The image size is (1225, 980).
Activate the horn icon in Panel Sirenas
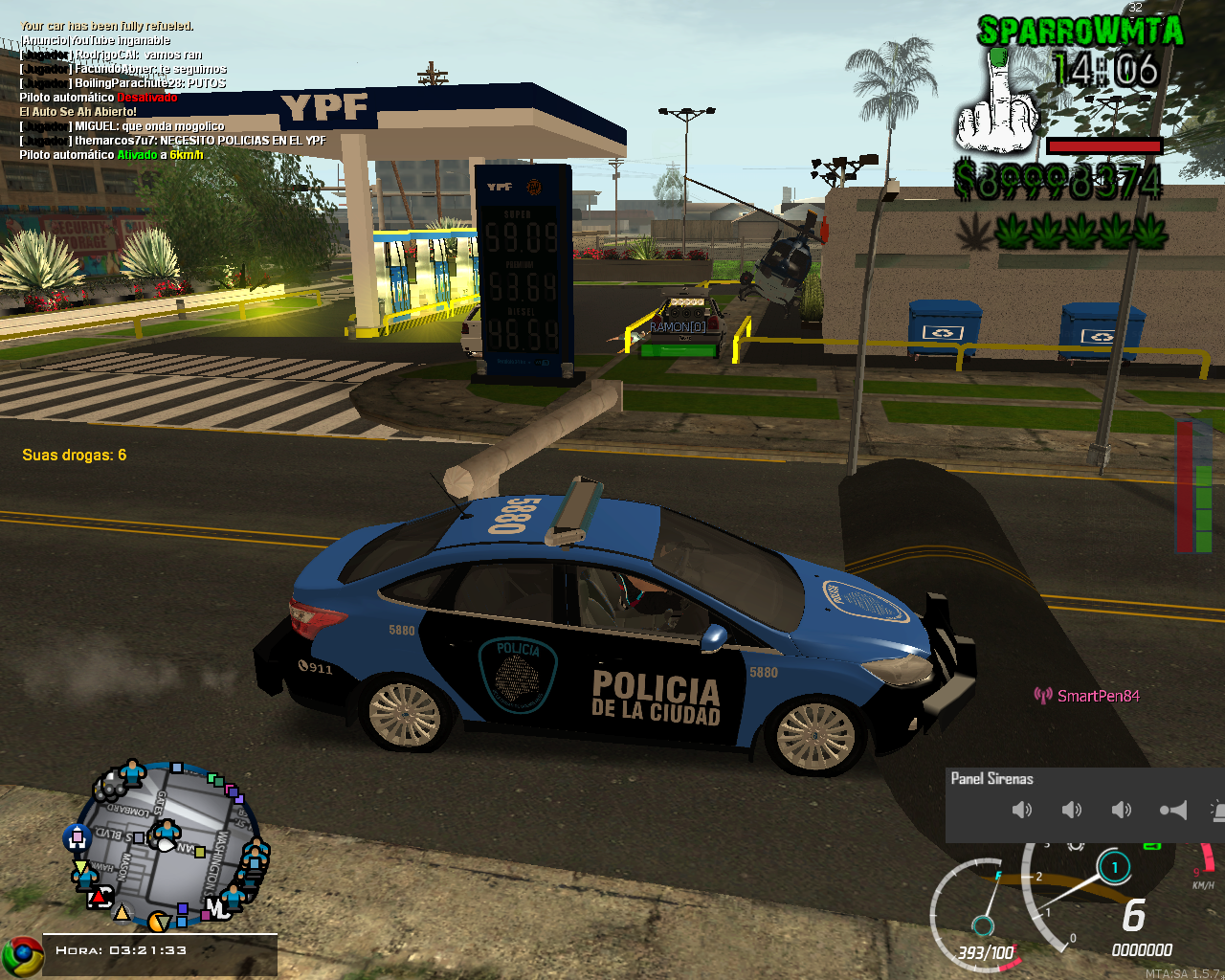(x=1173, y=811)
